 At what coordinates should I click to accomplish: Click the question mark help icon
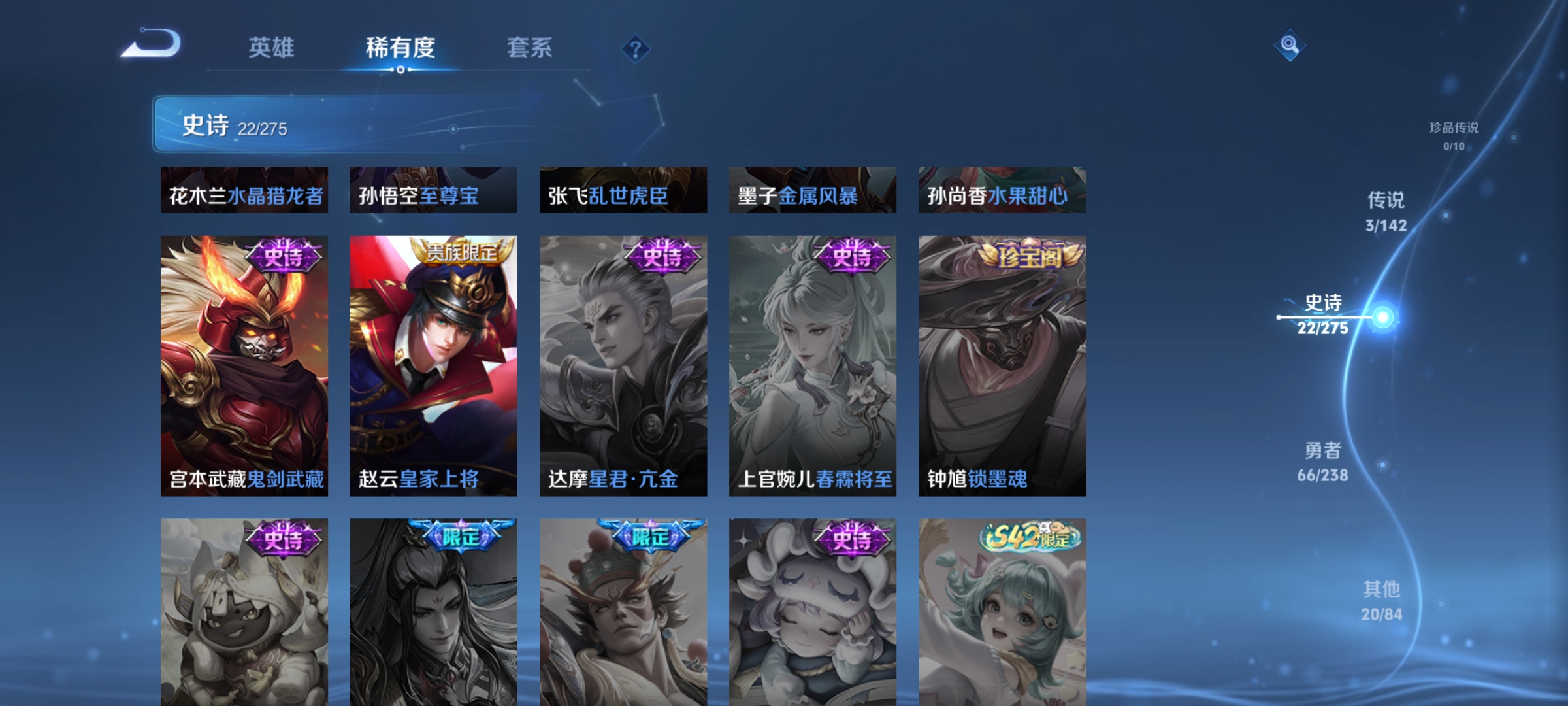click(634, 48)
